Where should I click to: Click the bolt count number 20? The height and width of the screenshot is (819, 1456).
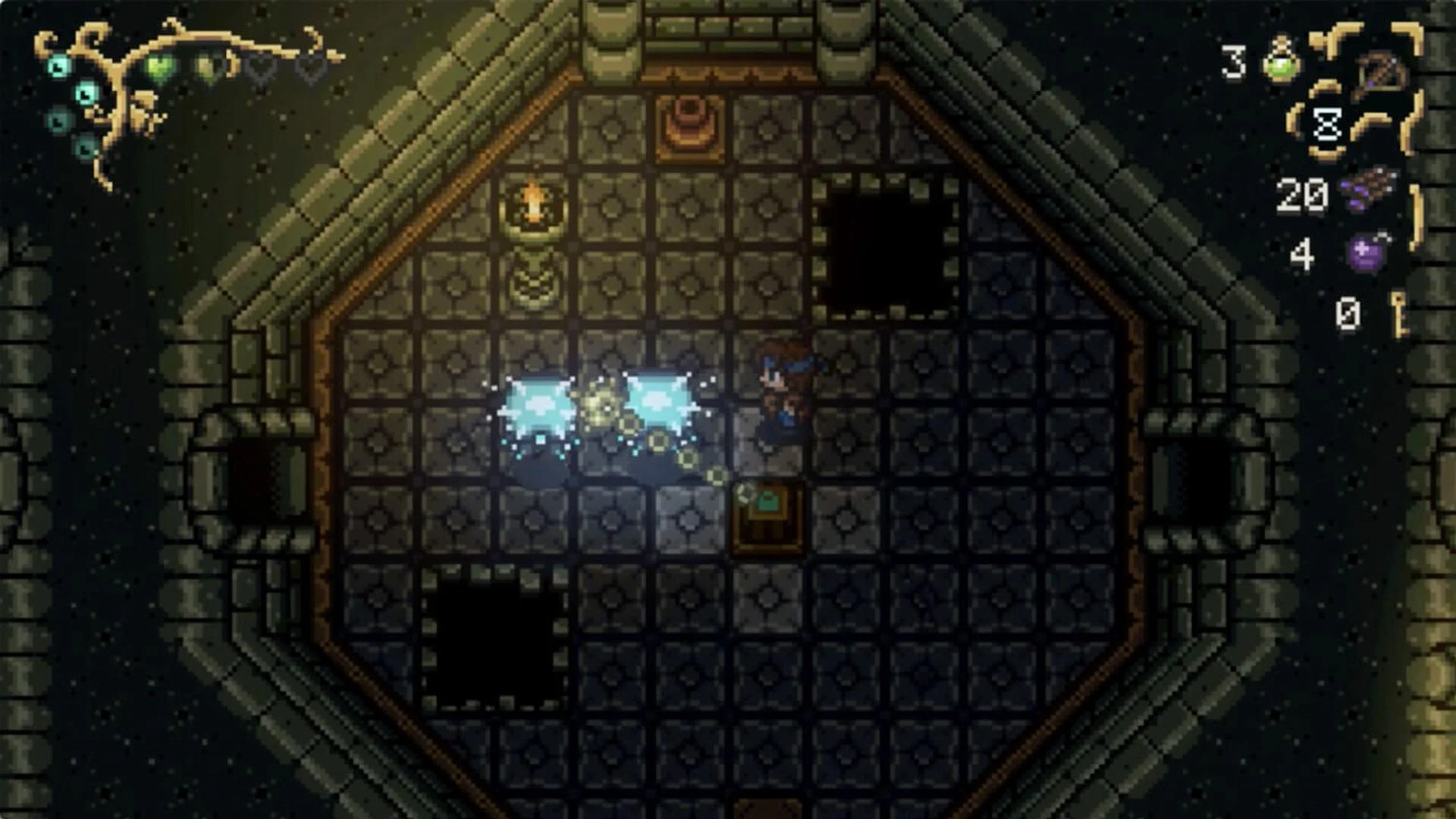pos(1301,193)
